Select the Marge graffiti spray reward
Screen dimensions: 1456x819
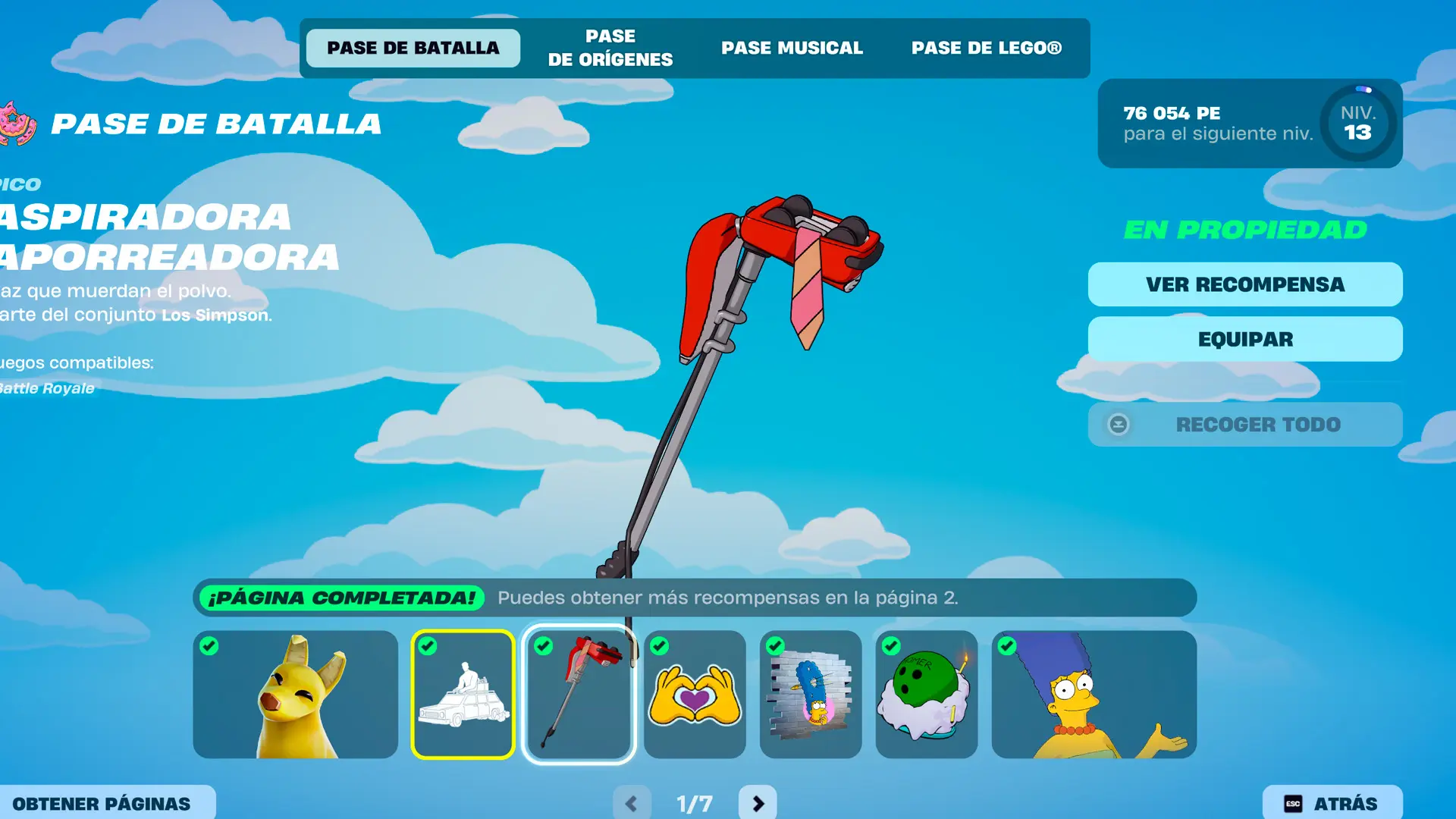pos(811,695)
